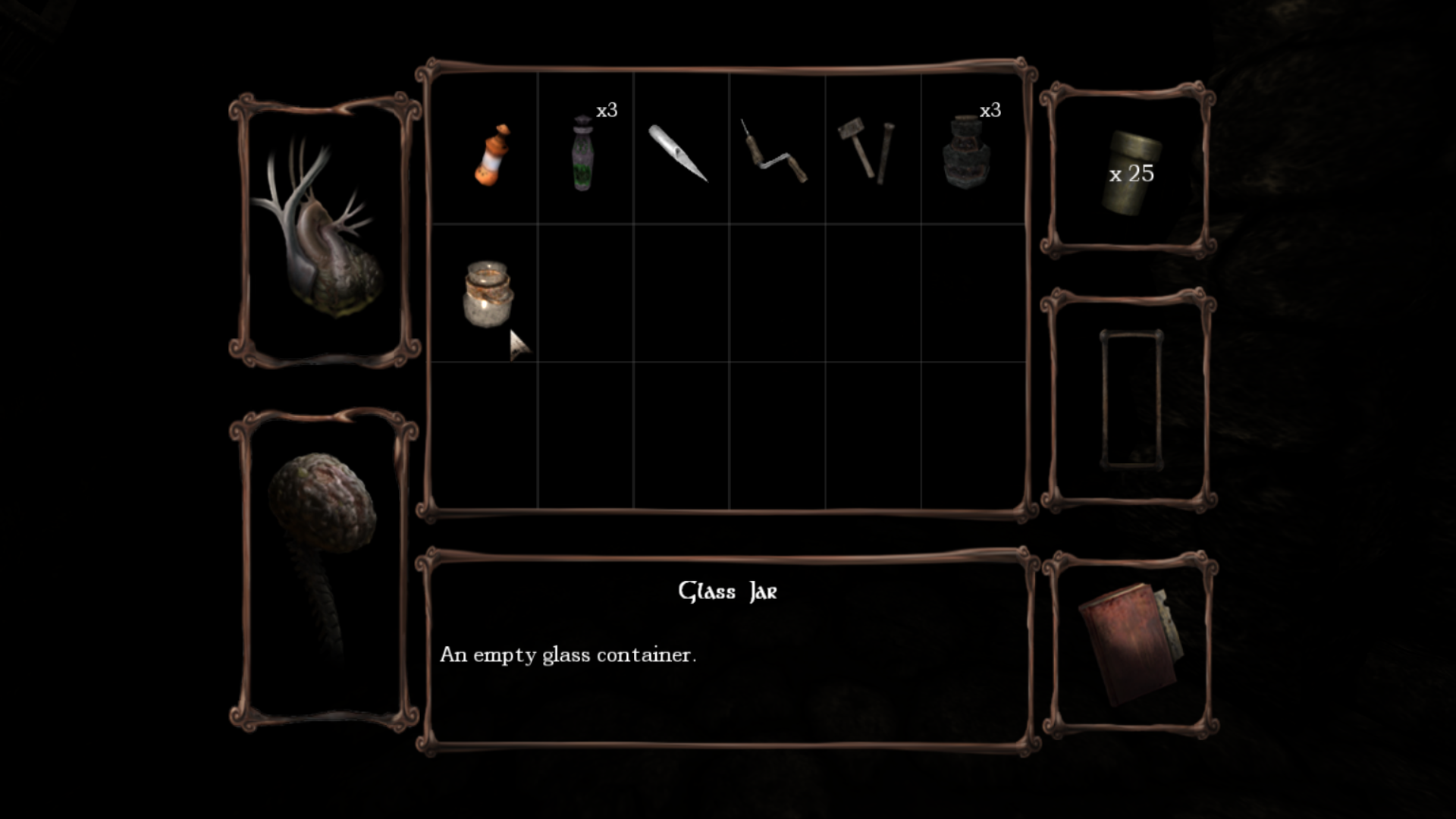Click the hammer and chisel item

pos(867,152)
